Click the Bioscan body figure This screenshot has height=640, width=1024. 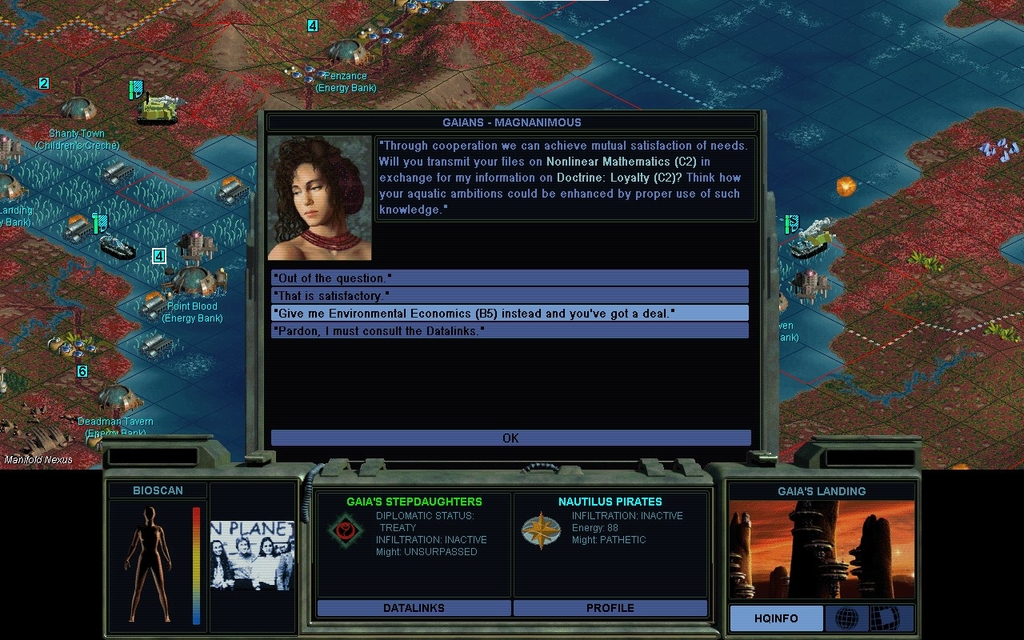pos(149,563)
